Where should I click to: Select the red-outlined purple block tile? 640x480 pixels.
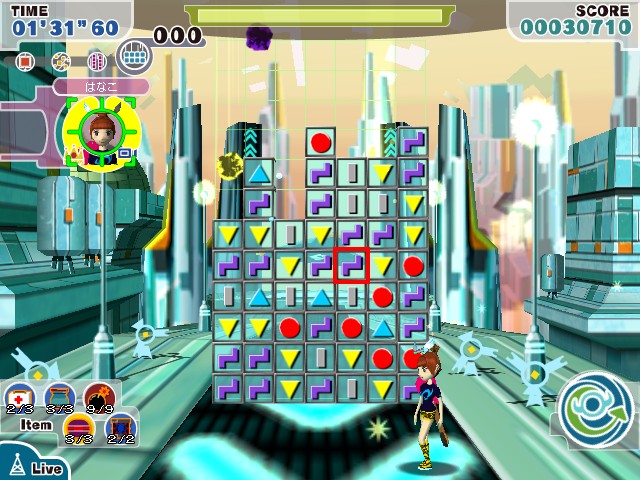coord(351,266)
